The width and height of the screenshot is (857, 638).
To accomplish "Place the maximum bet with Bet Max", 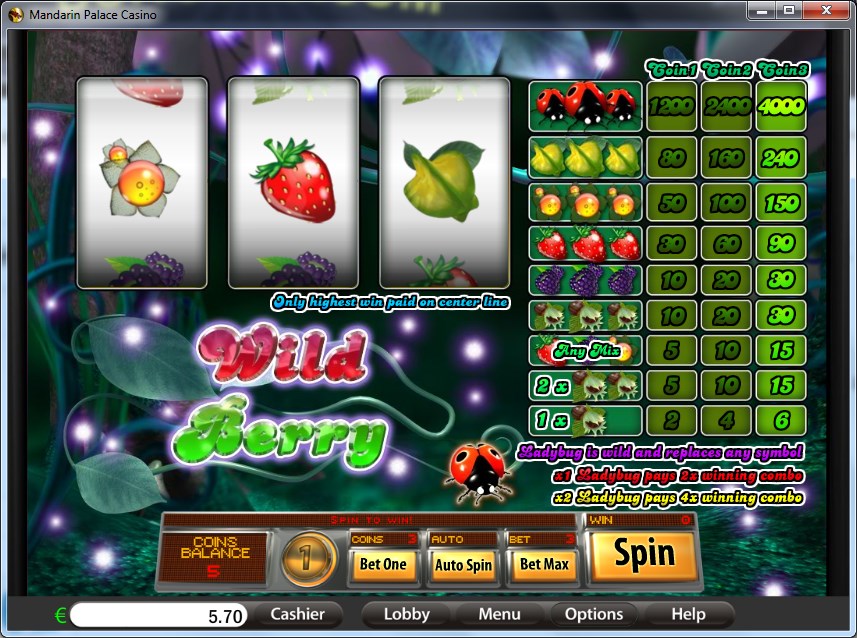I will click(544, 564).
